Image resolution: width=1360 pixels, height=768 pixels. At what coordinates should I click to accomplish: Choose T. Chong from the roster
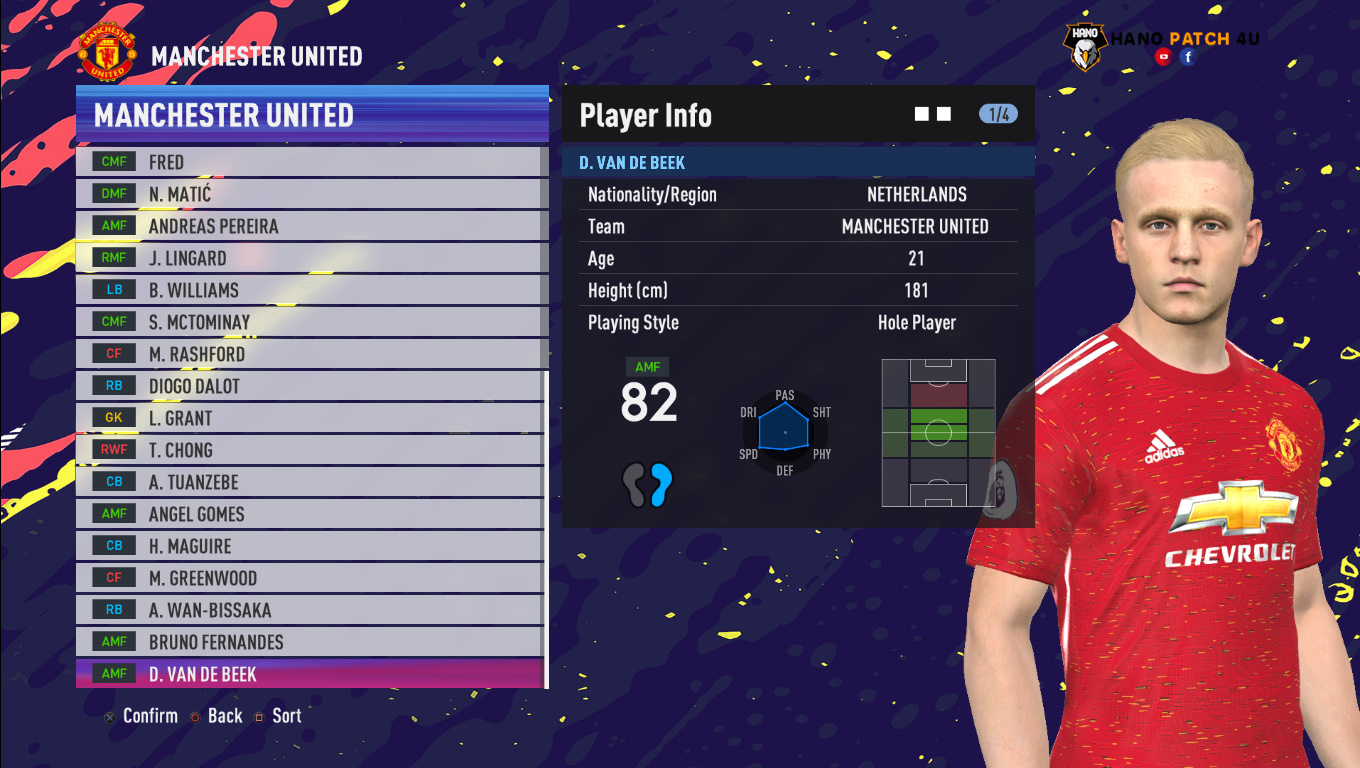click(x=310, y=450)
